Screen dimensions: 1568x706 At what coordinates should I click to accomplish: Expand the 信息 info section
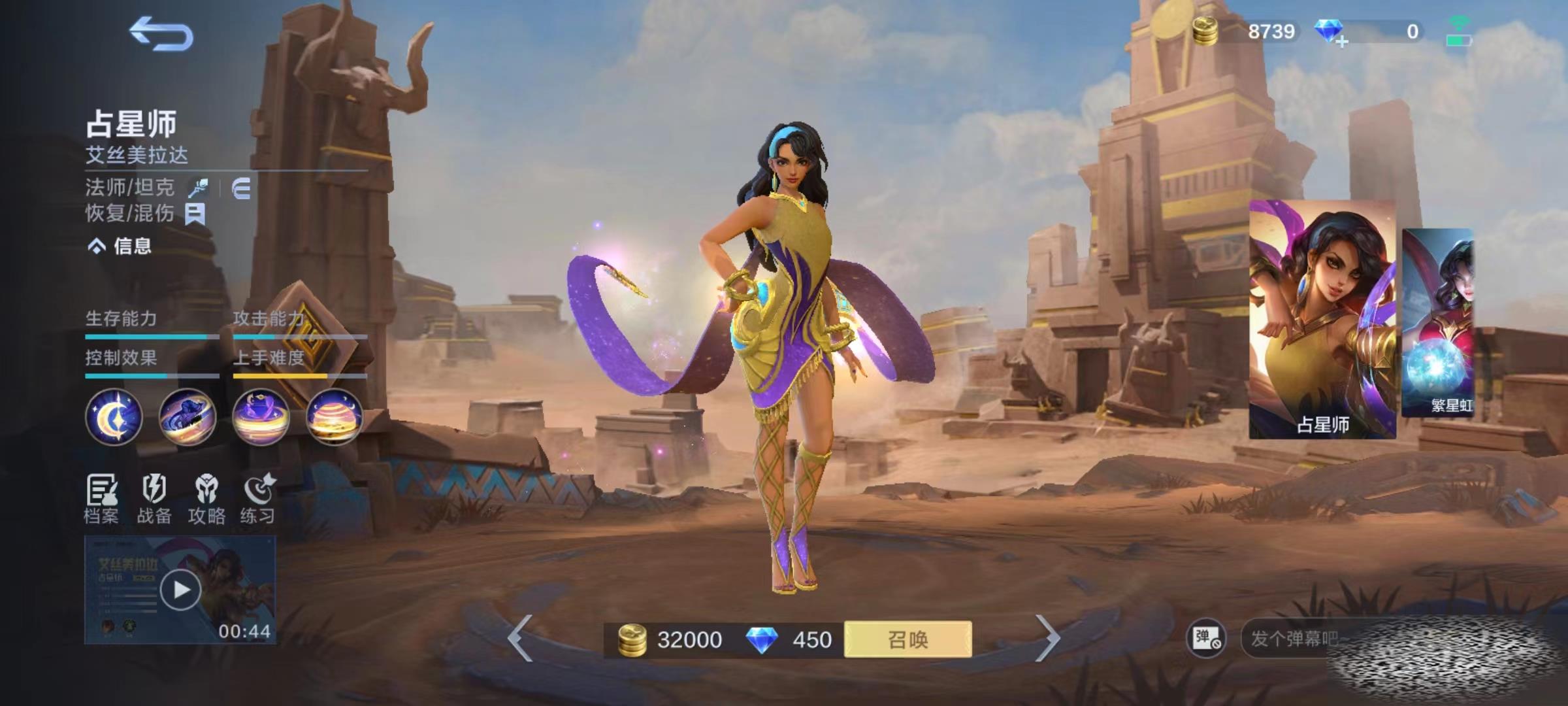click(x=120, y=246)
